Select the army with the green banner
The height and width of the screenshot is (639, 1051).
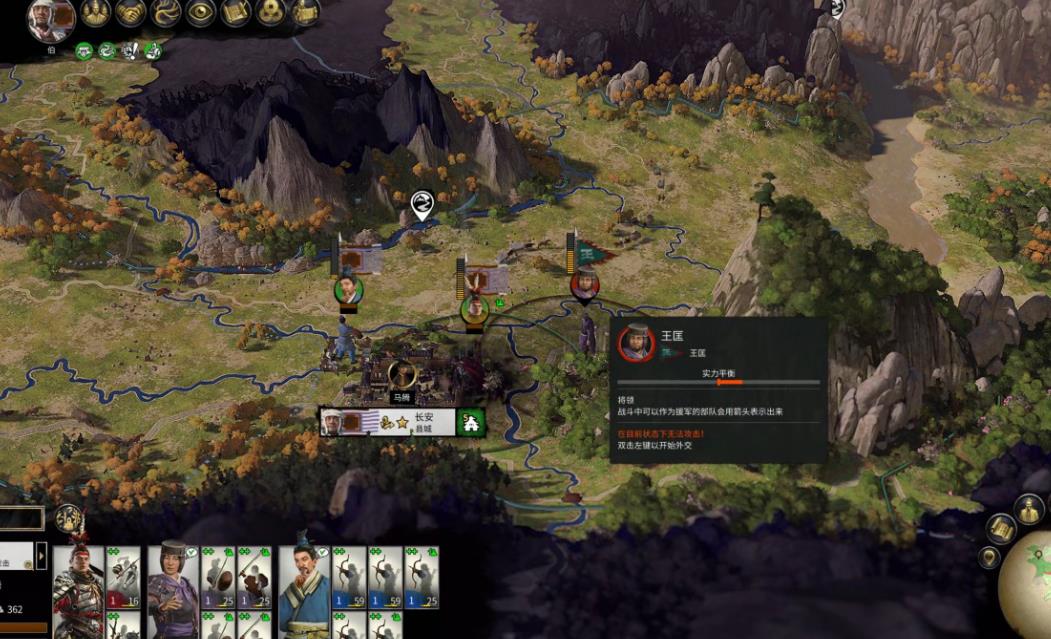point(586,283)
